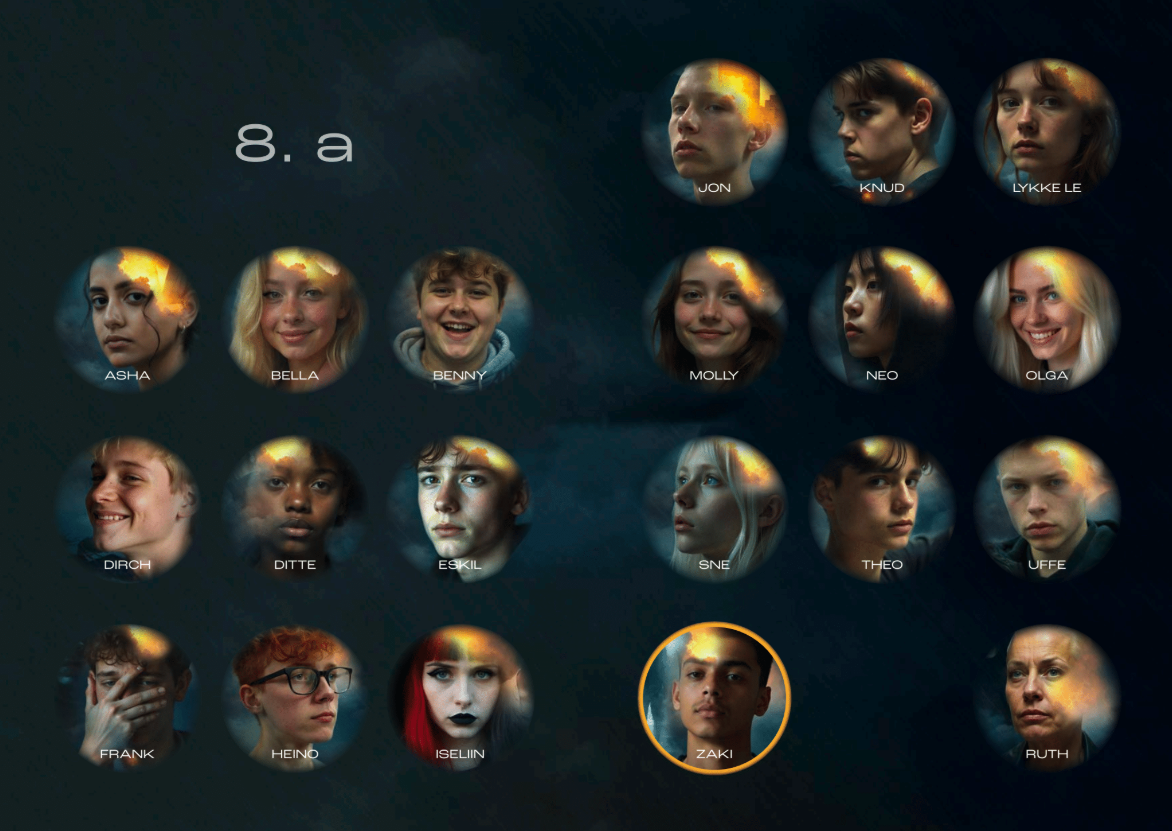Choose the Ditte portrait
The height and width of the screenshot is (831, 1172).
point(295,507)
